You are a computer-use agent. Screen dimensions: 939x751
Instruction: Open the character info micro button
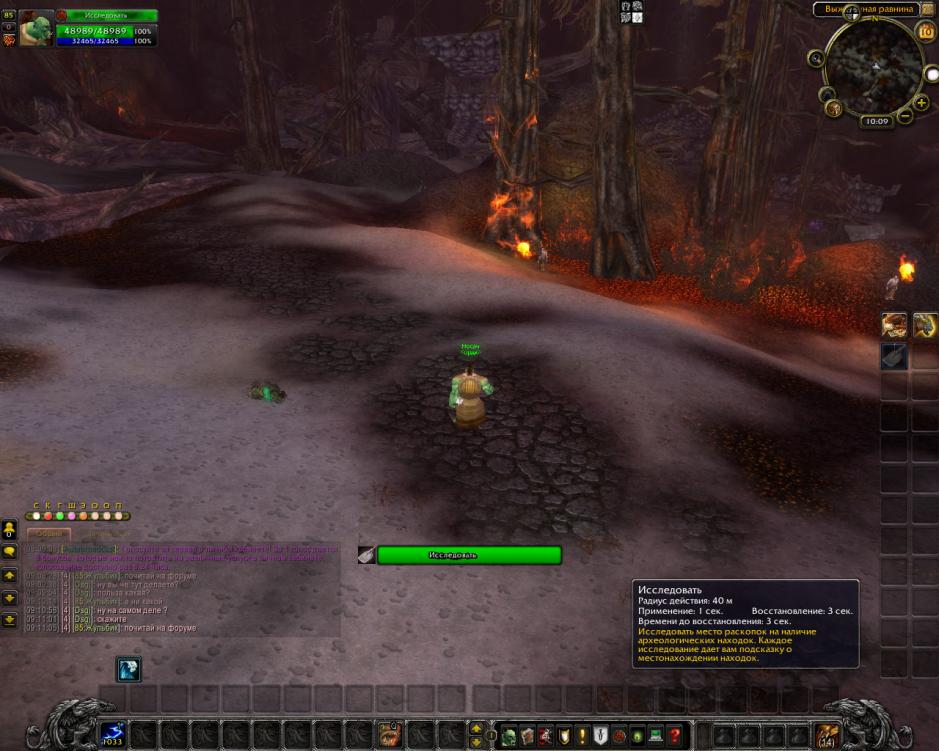510,736
